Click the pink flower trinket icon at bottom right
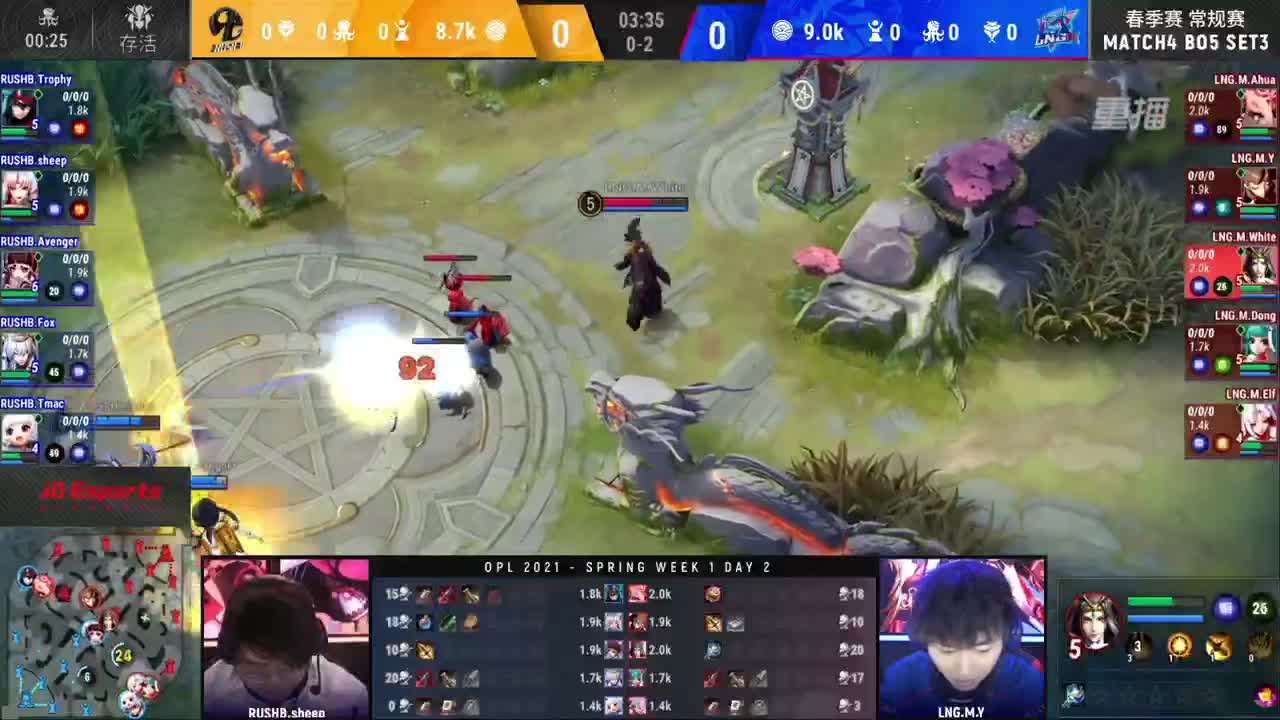 point(1264,697)
